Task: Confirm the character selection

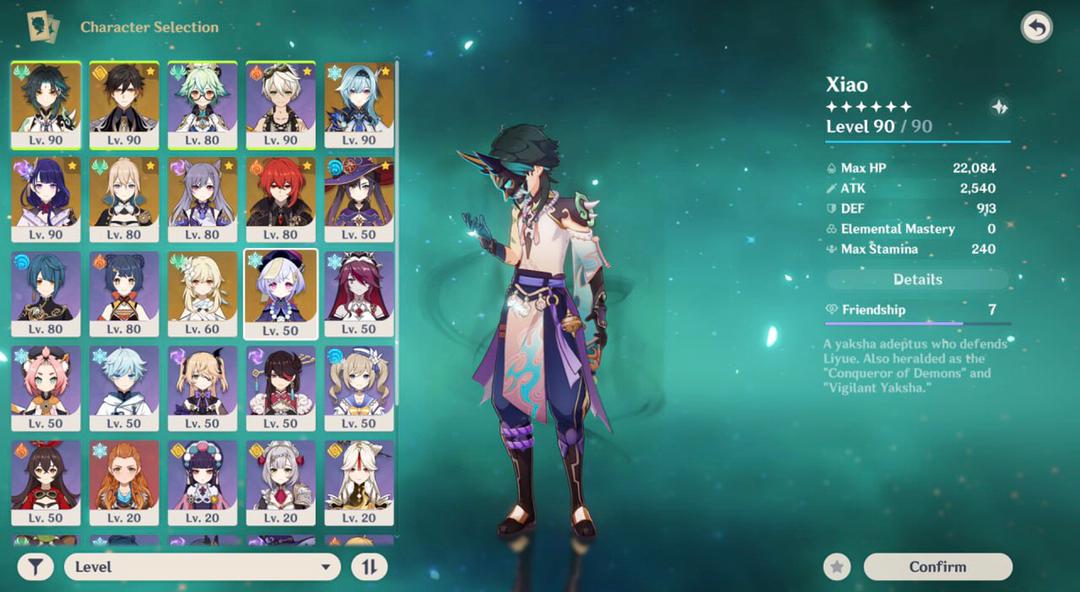Action: tap(937, 567)
